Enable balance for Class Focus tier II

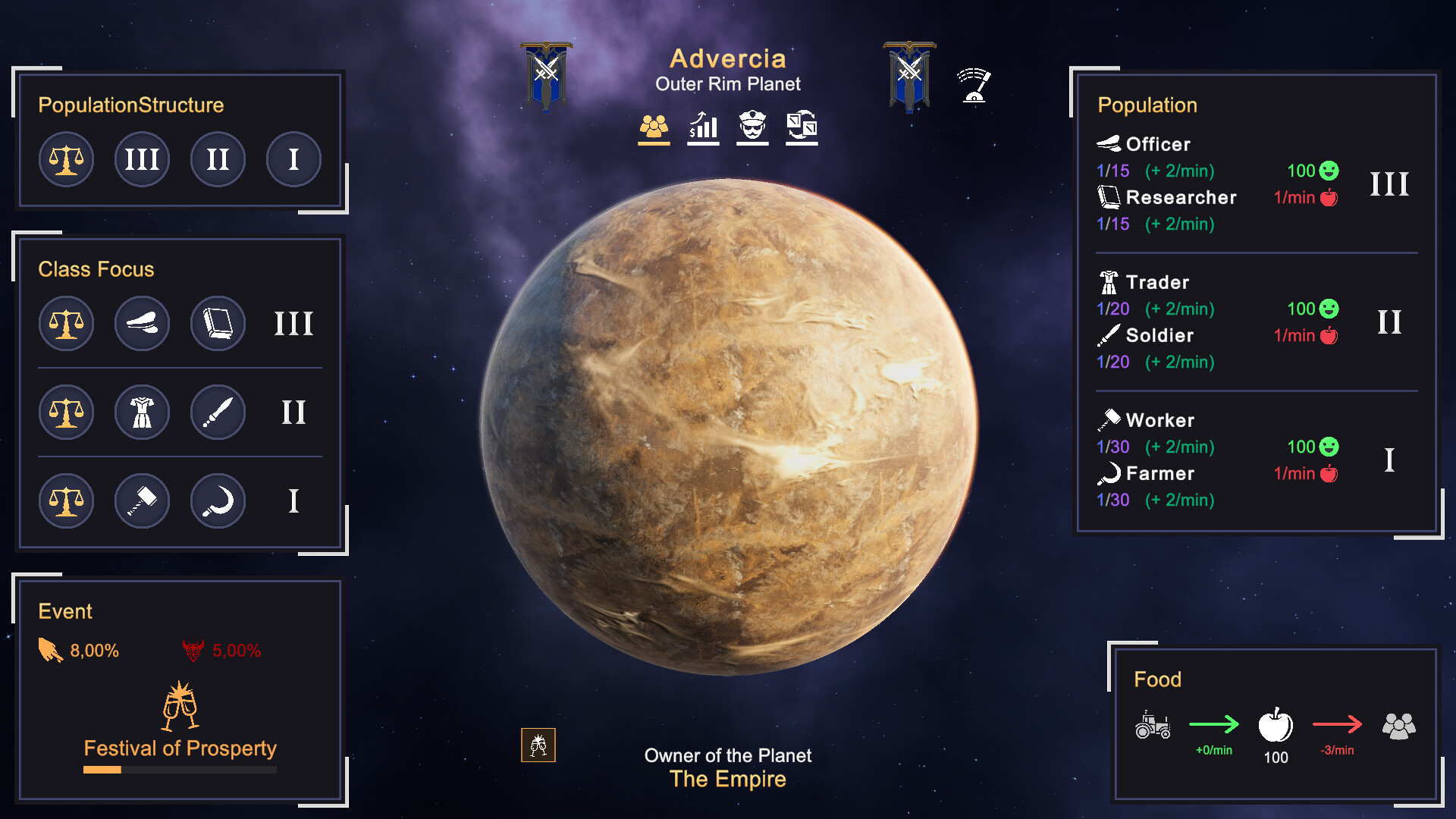[66, 412]
